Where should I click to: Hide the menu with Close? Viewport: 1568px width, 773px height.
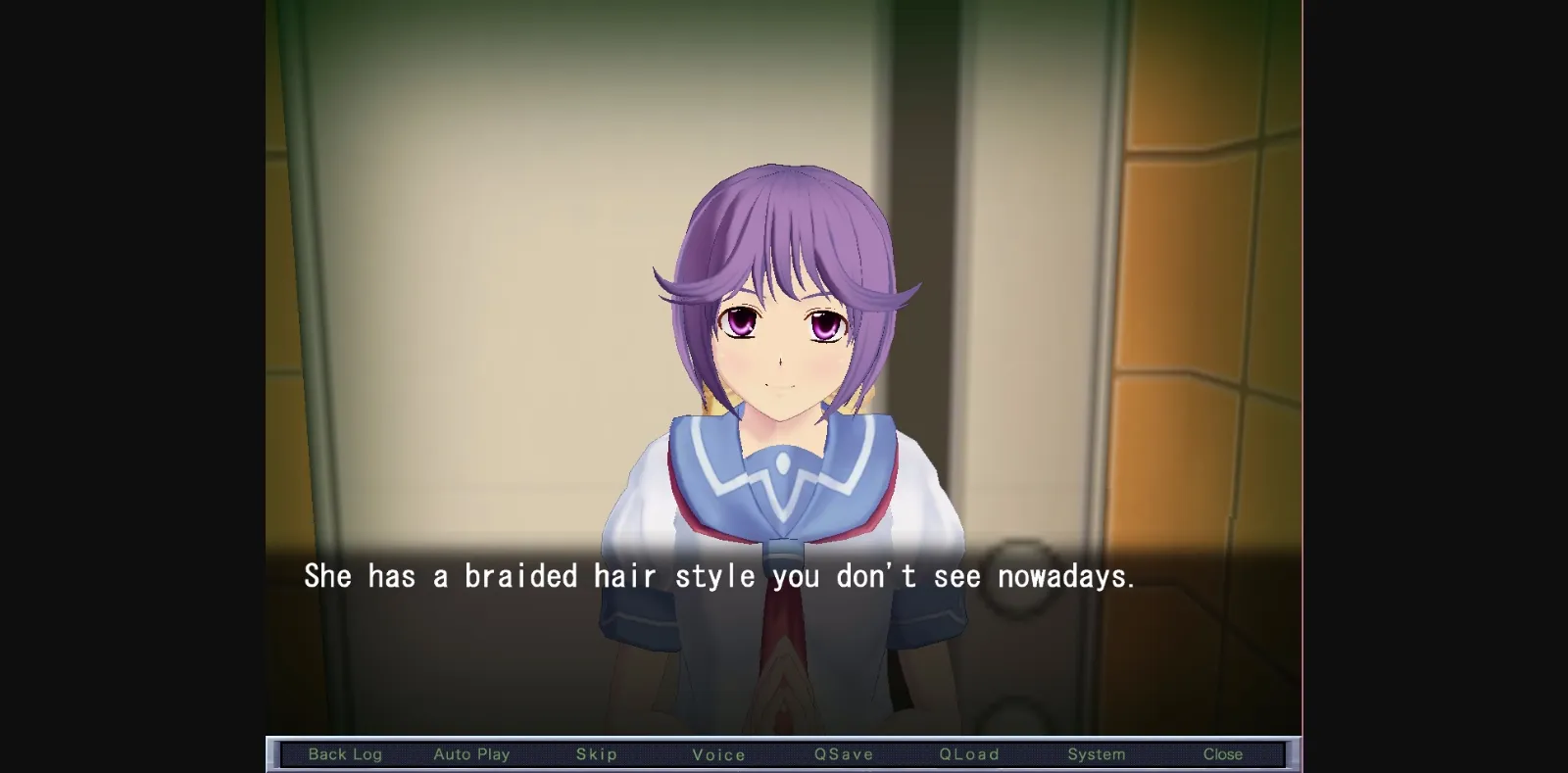pyautogui.click(x=1223, y=753)
